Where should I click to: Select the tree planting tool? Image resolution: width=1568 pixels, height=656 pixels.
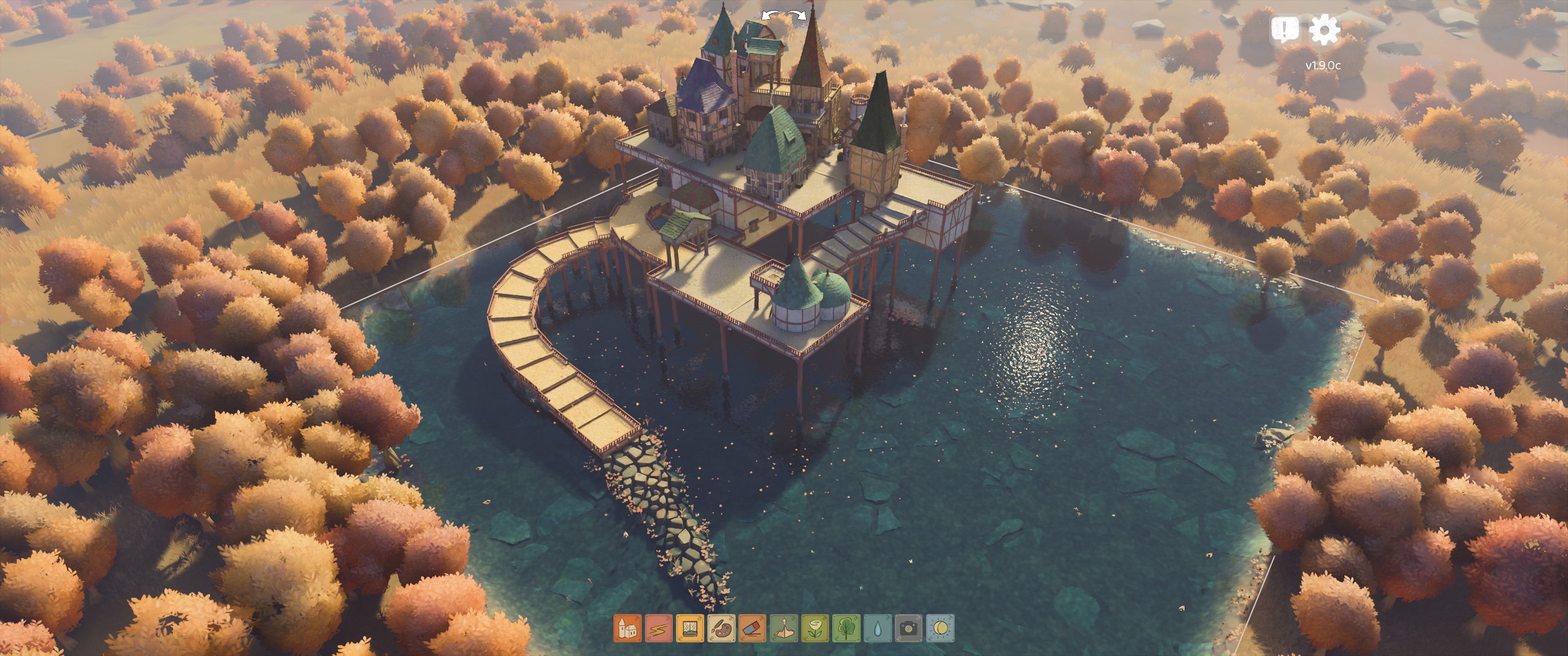click(846, 627)
